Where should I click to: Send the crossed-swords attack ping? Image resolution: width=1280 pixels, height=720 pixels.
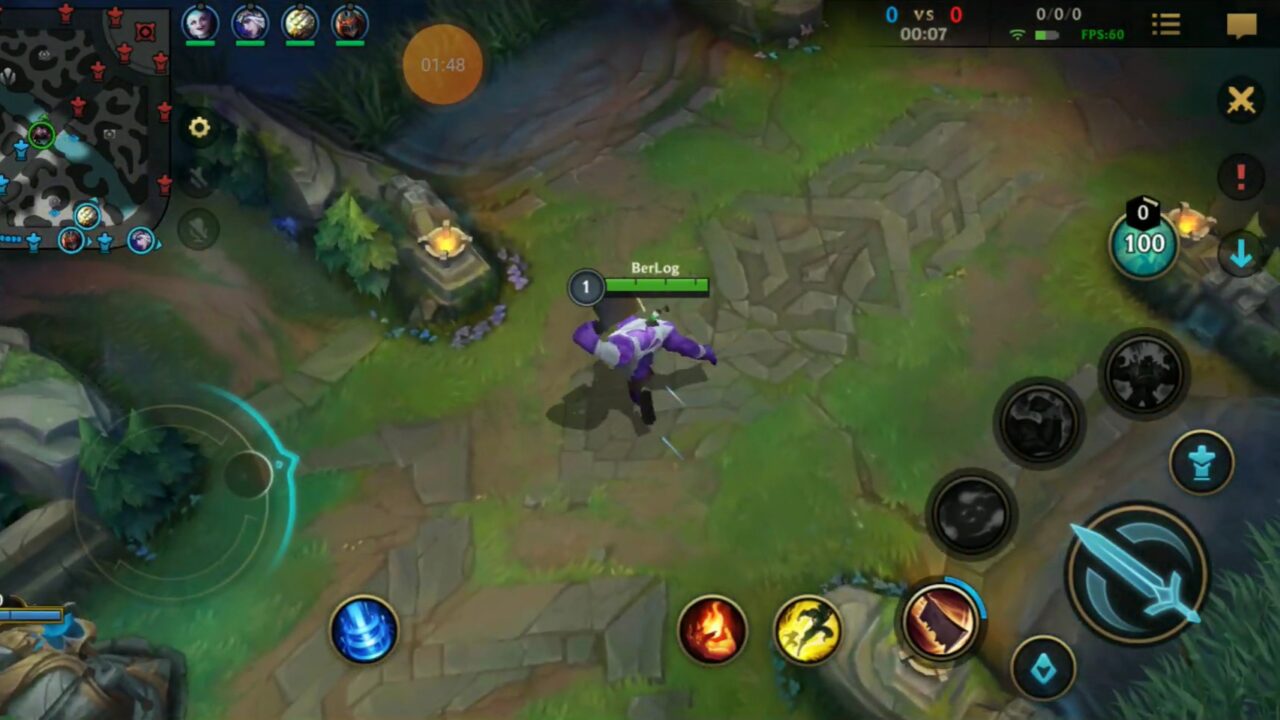pos(1241,100)
